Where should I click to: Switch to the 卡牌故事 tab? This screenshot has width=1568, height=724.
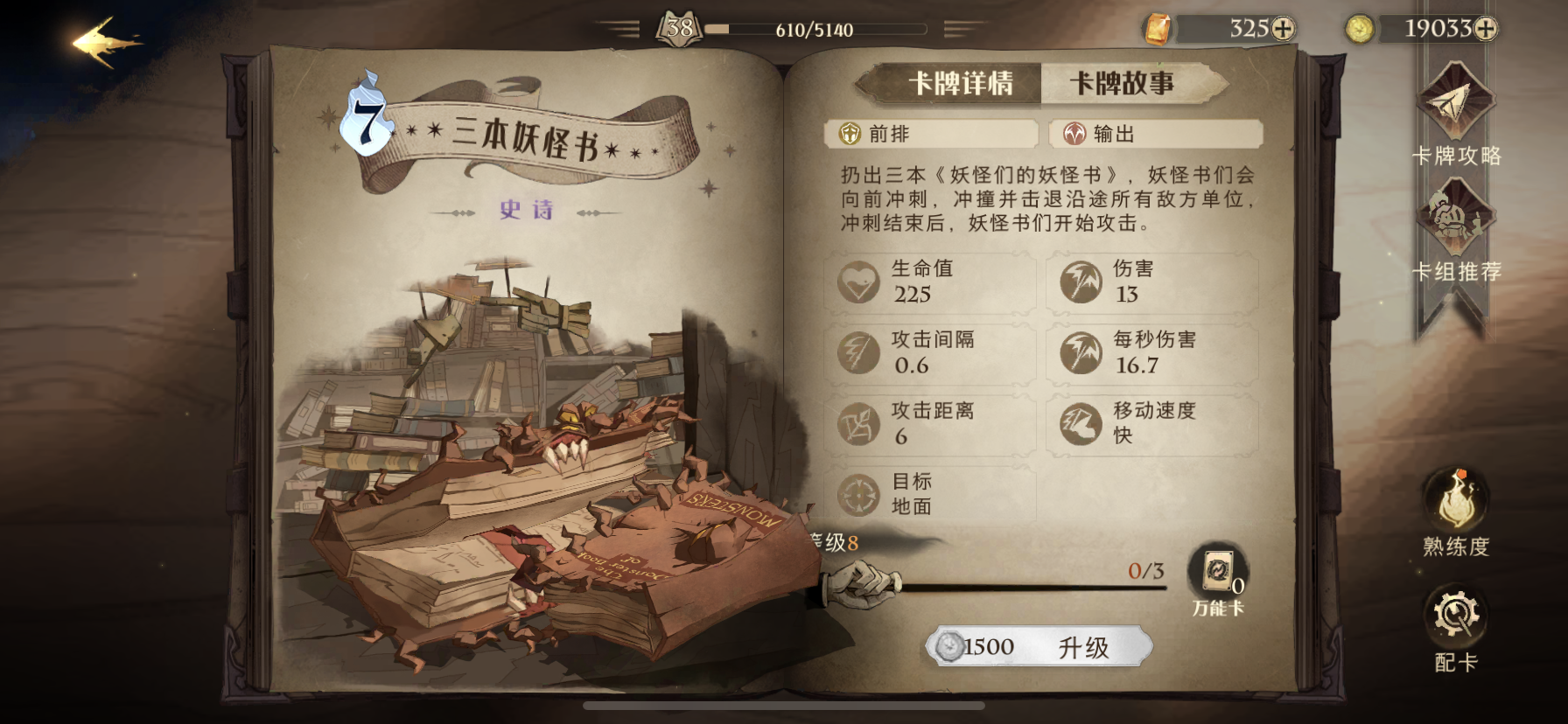1122,84
